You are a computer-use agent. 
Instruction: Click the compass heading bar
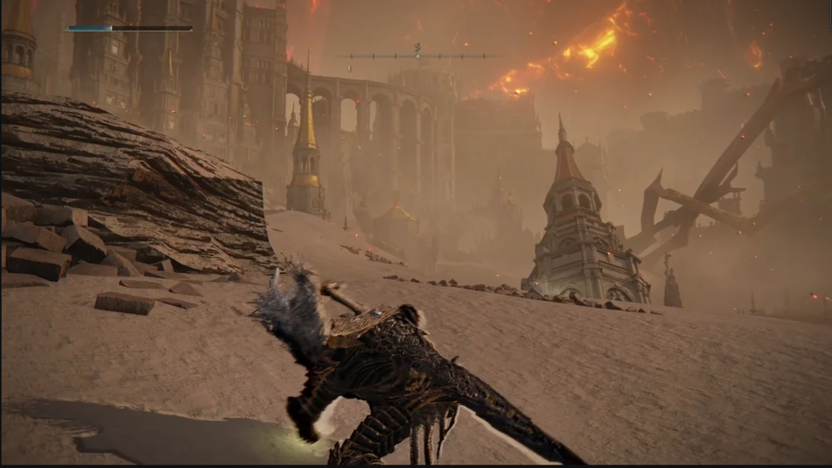tap(417, 56)
